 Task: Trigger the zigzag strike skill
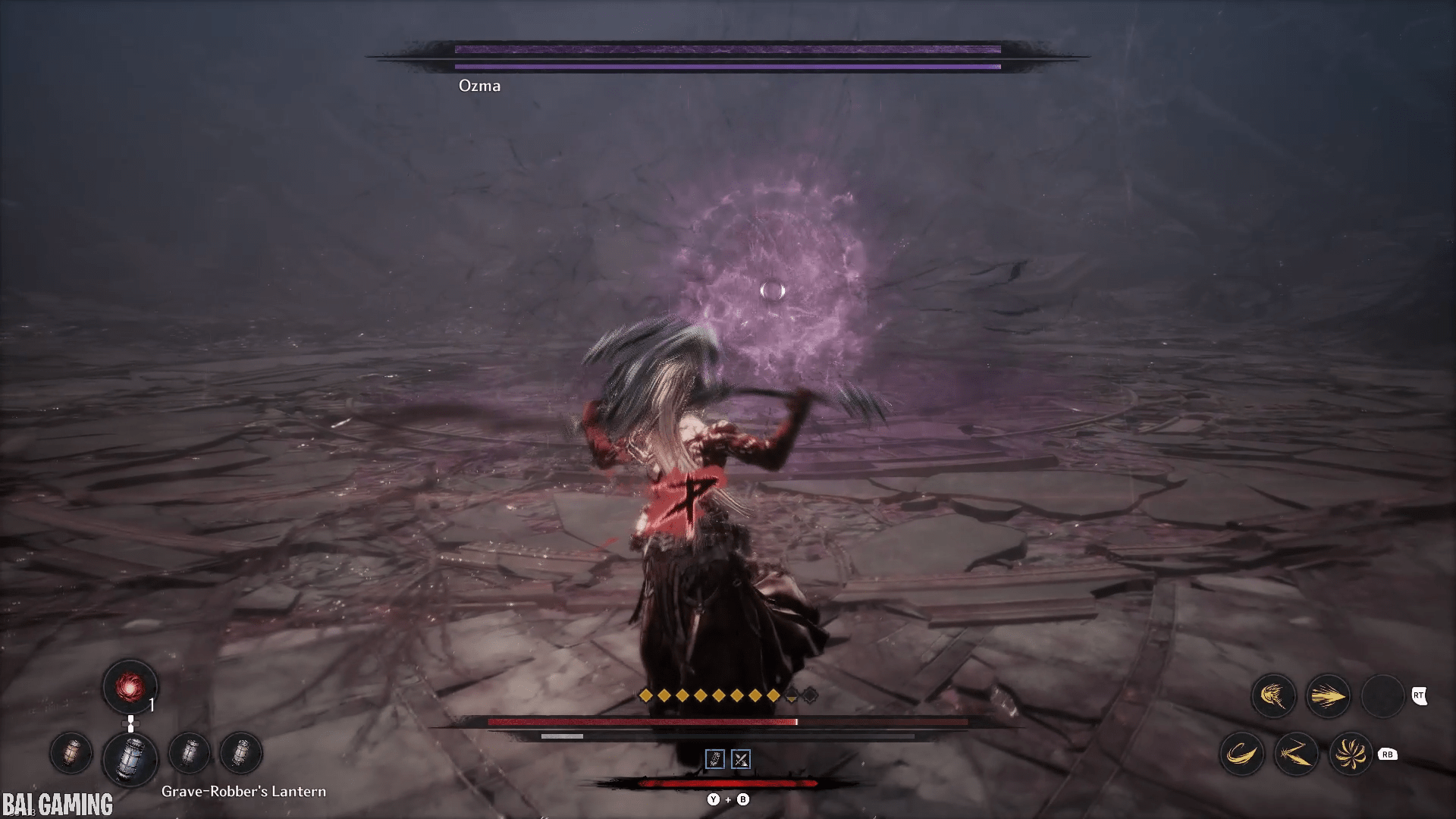[x=1296, y=754]
